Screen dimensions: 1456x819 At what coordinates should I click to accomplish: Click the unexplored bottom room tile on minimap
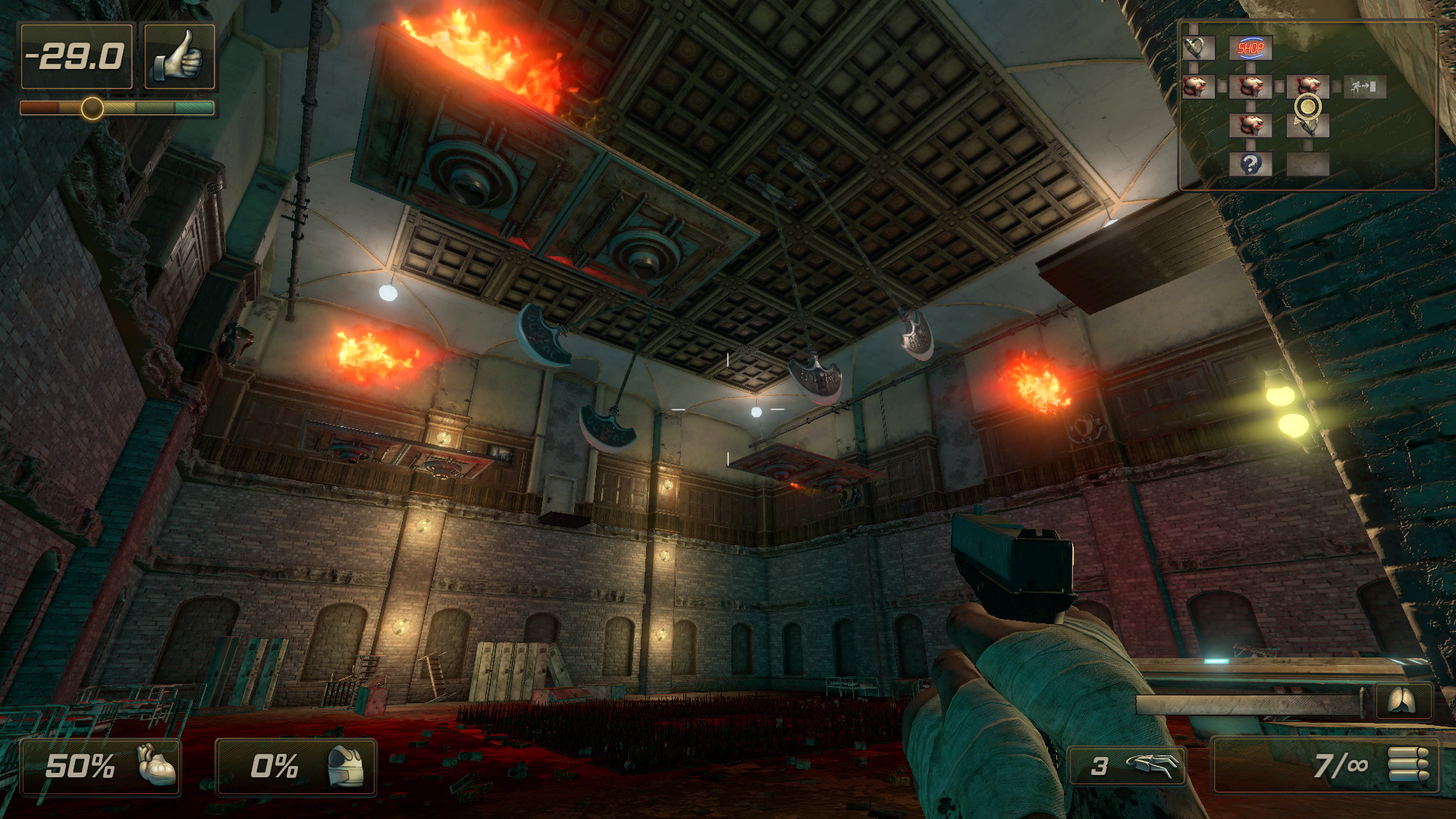coord(1309,165)
